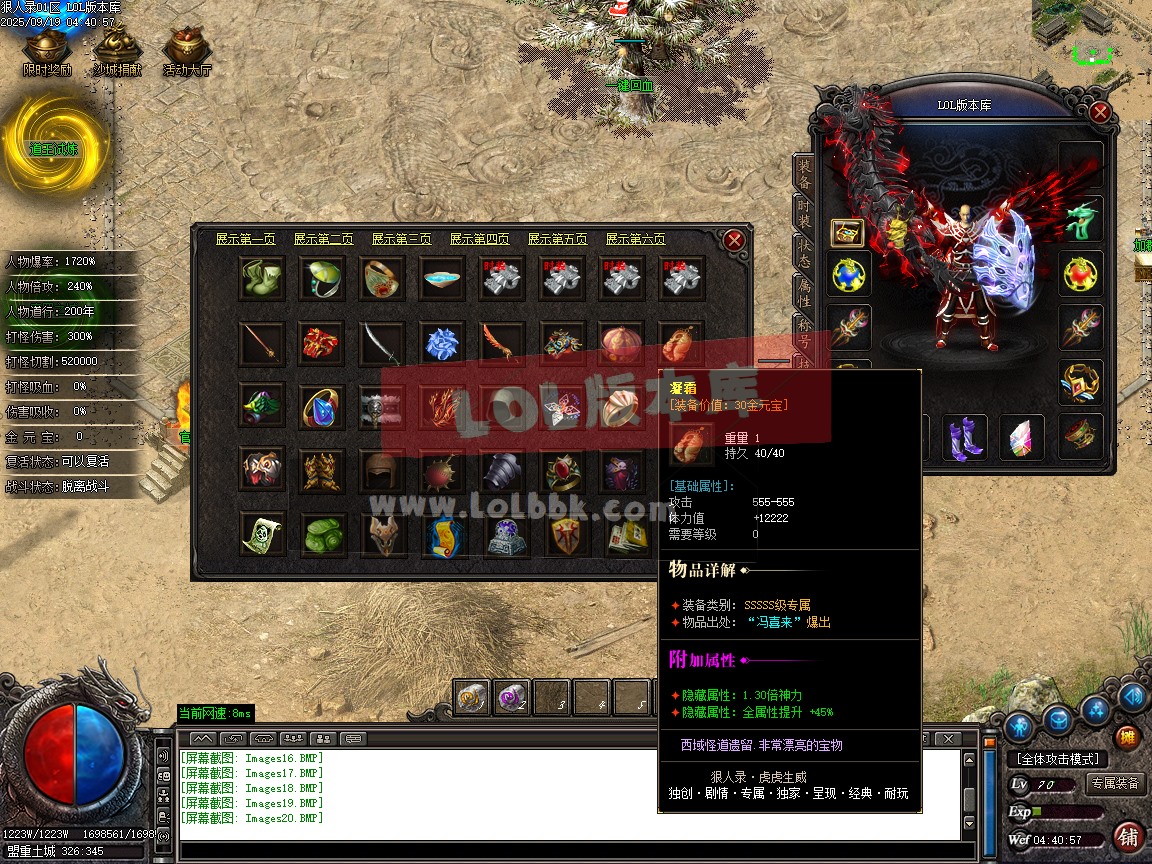Screen dimensions: 1152x864
Task: Close the character equipment panel
Action: (1100, 112)
